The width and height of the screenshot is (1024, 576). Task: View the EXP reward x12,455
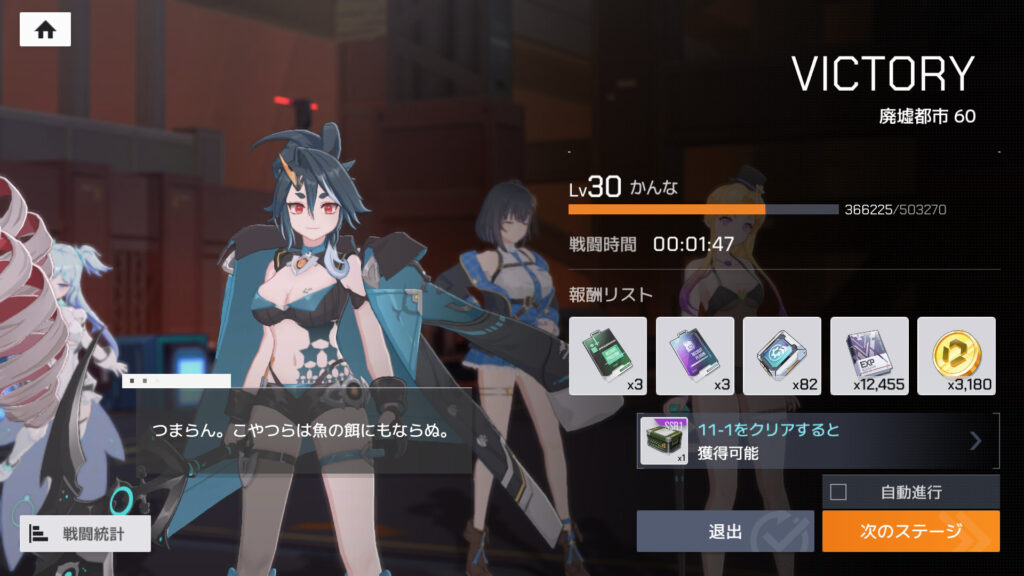click(869, 356)
